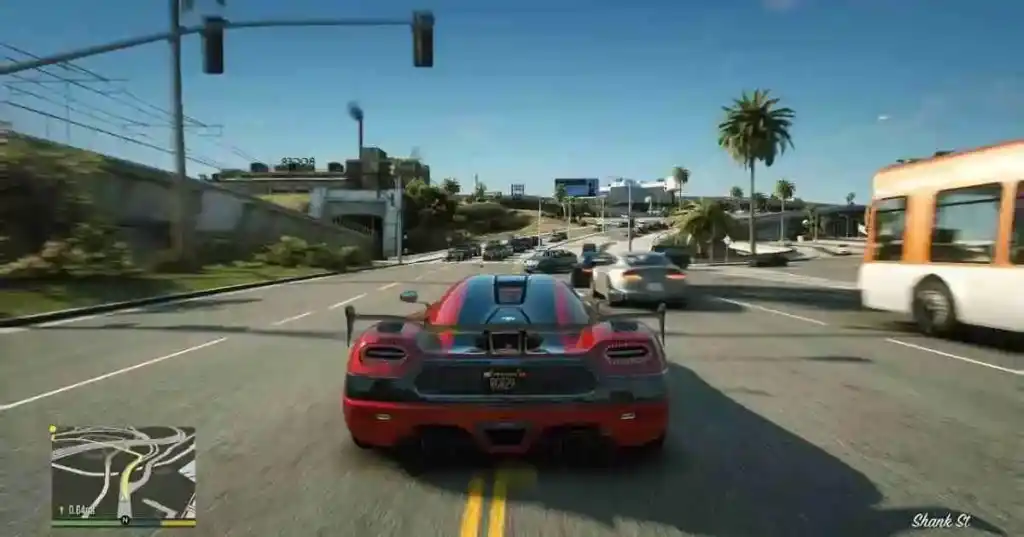Select the yellow destination marker on minimap

52,428
